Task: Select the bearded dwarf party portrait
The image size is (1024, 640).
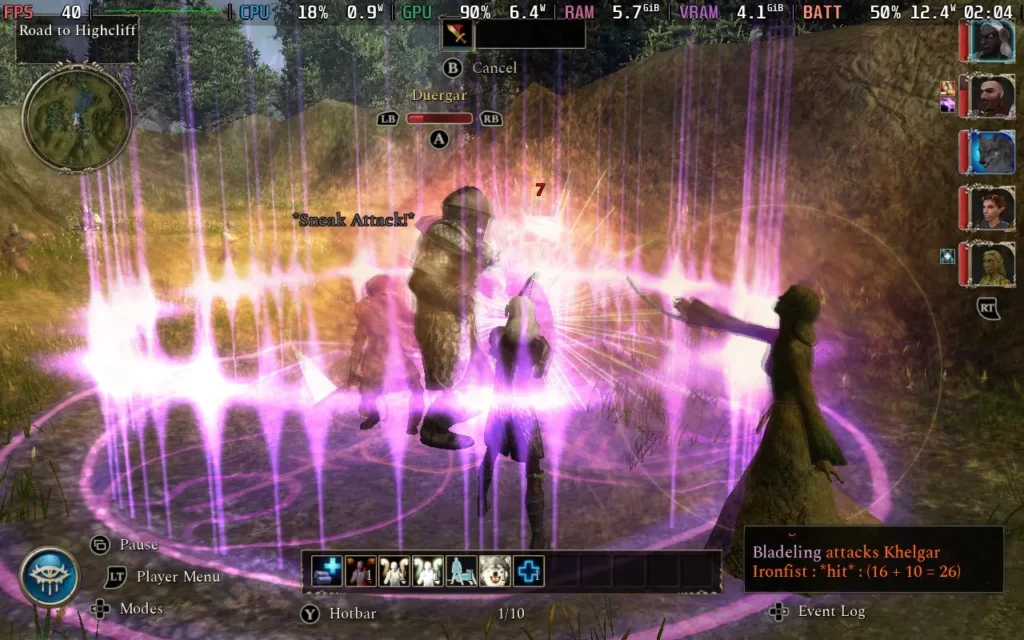Action: pyautogui.click(x=991, y=97)
